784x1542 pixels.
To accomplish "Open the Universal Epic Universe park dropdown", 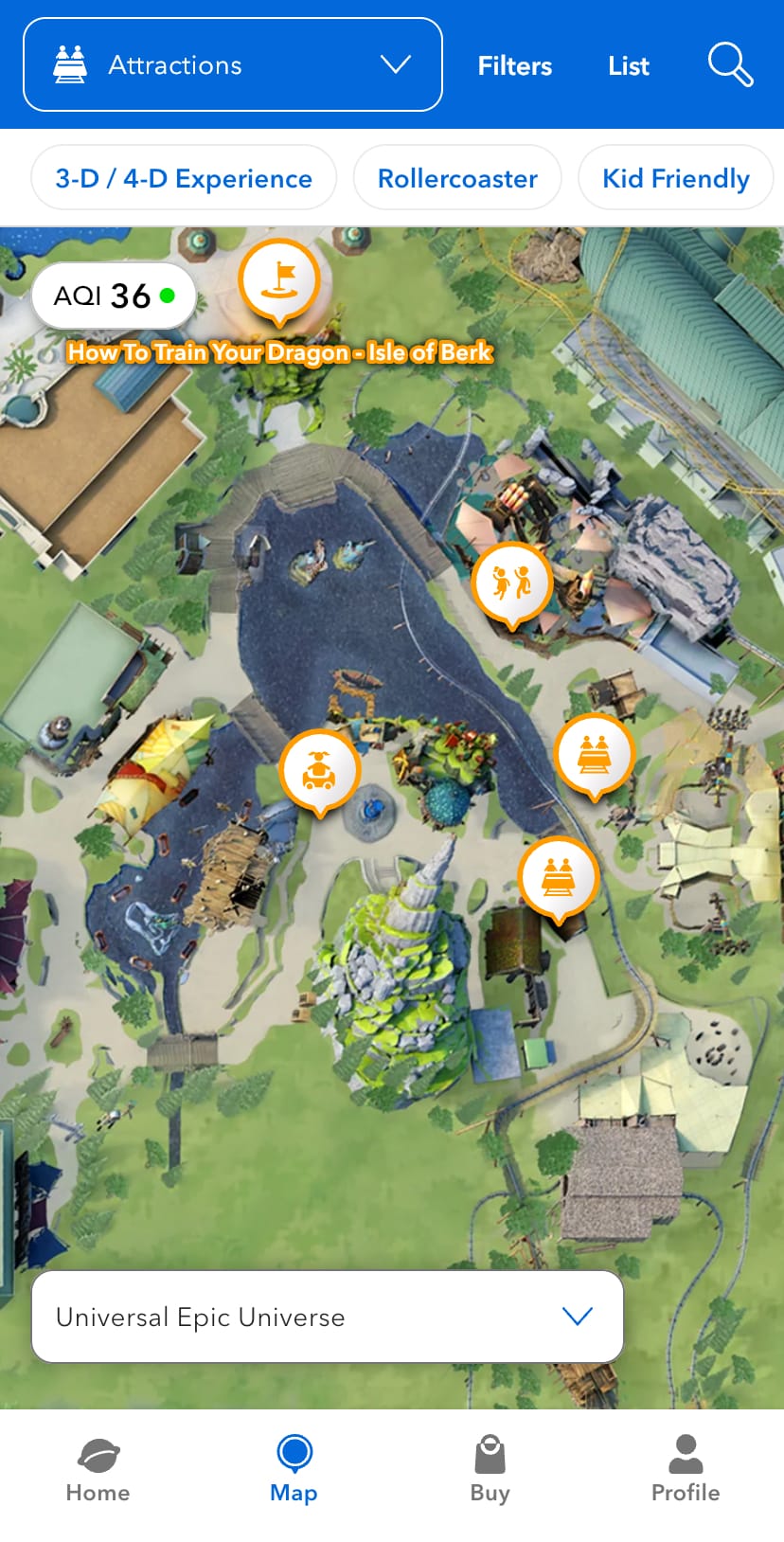I will (328, 1317).
